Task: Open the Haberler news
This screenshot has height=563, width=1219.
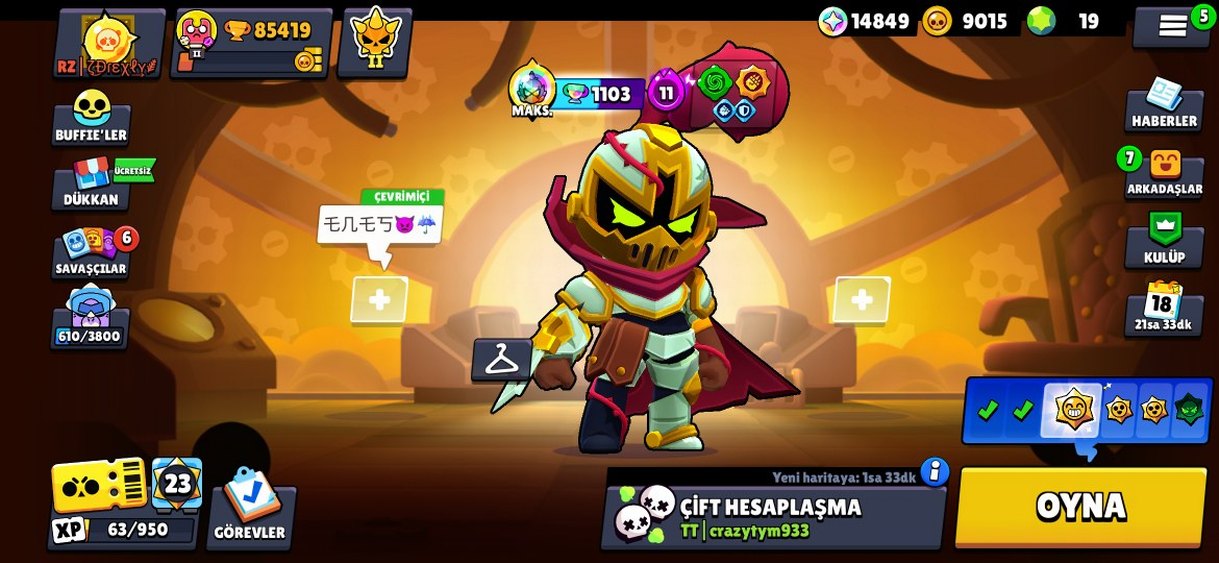Action: (1164, 105)
